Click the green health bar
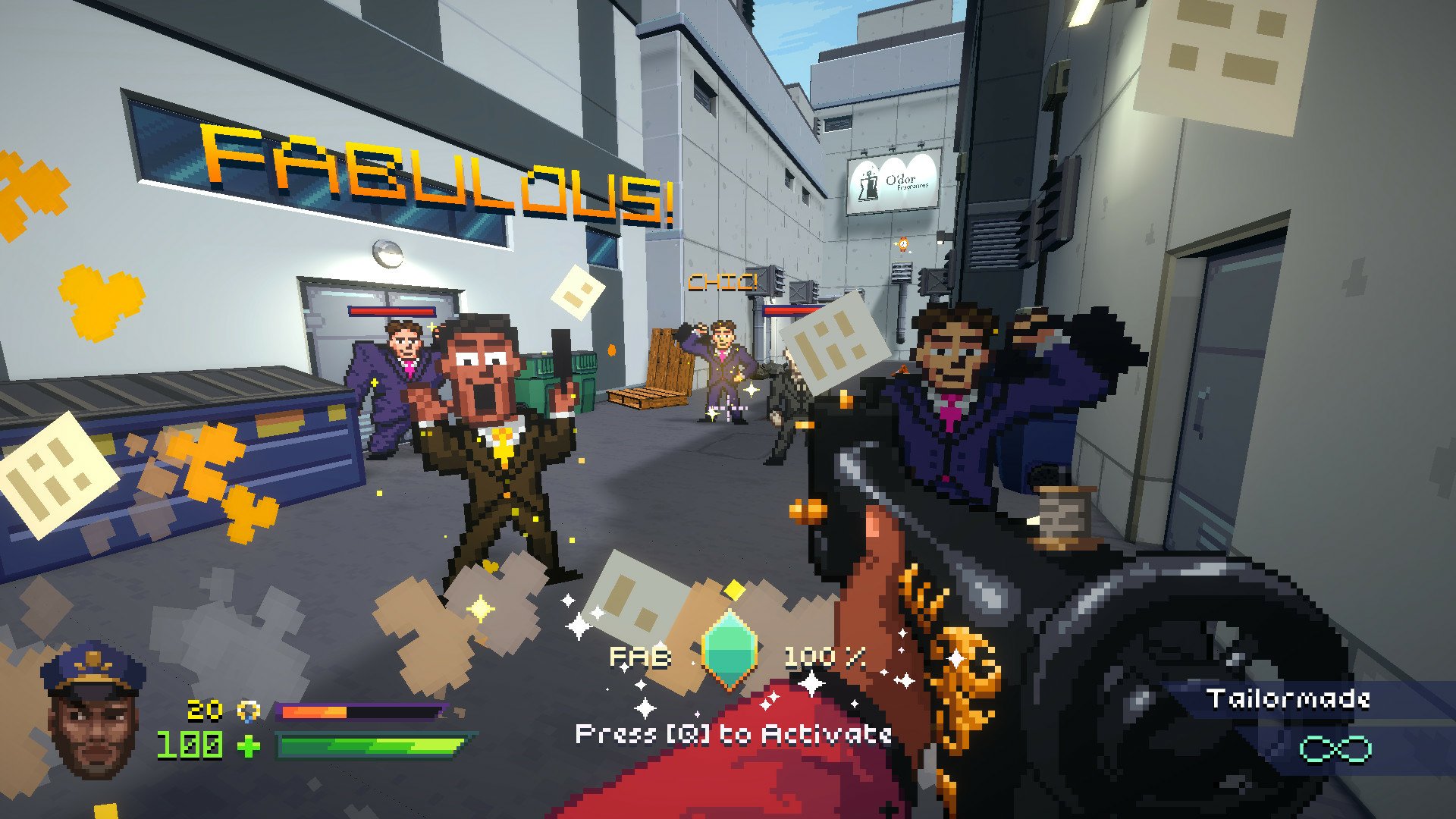The width and height of the screenshot is (1456, 819). pos(372,746)
